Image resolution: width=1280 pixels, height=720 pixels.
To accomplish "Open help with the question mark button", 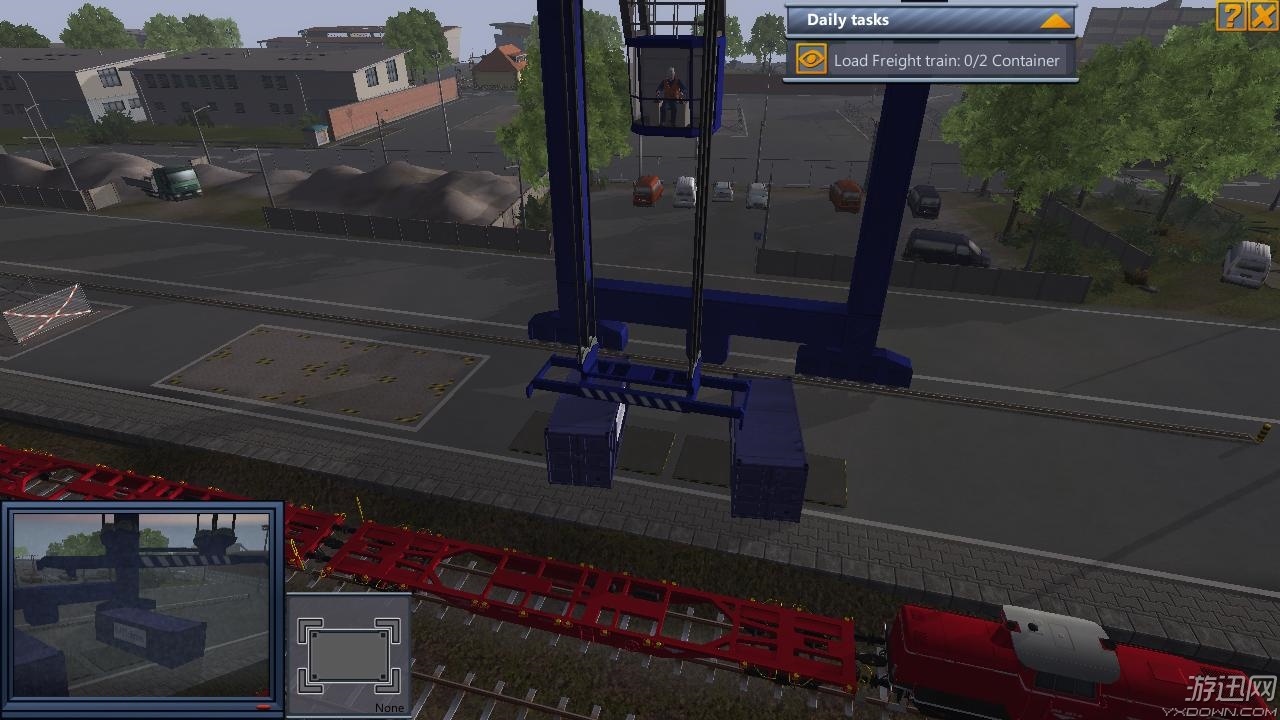I will 1231,15.
